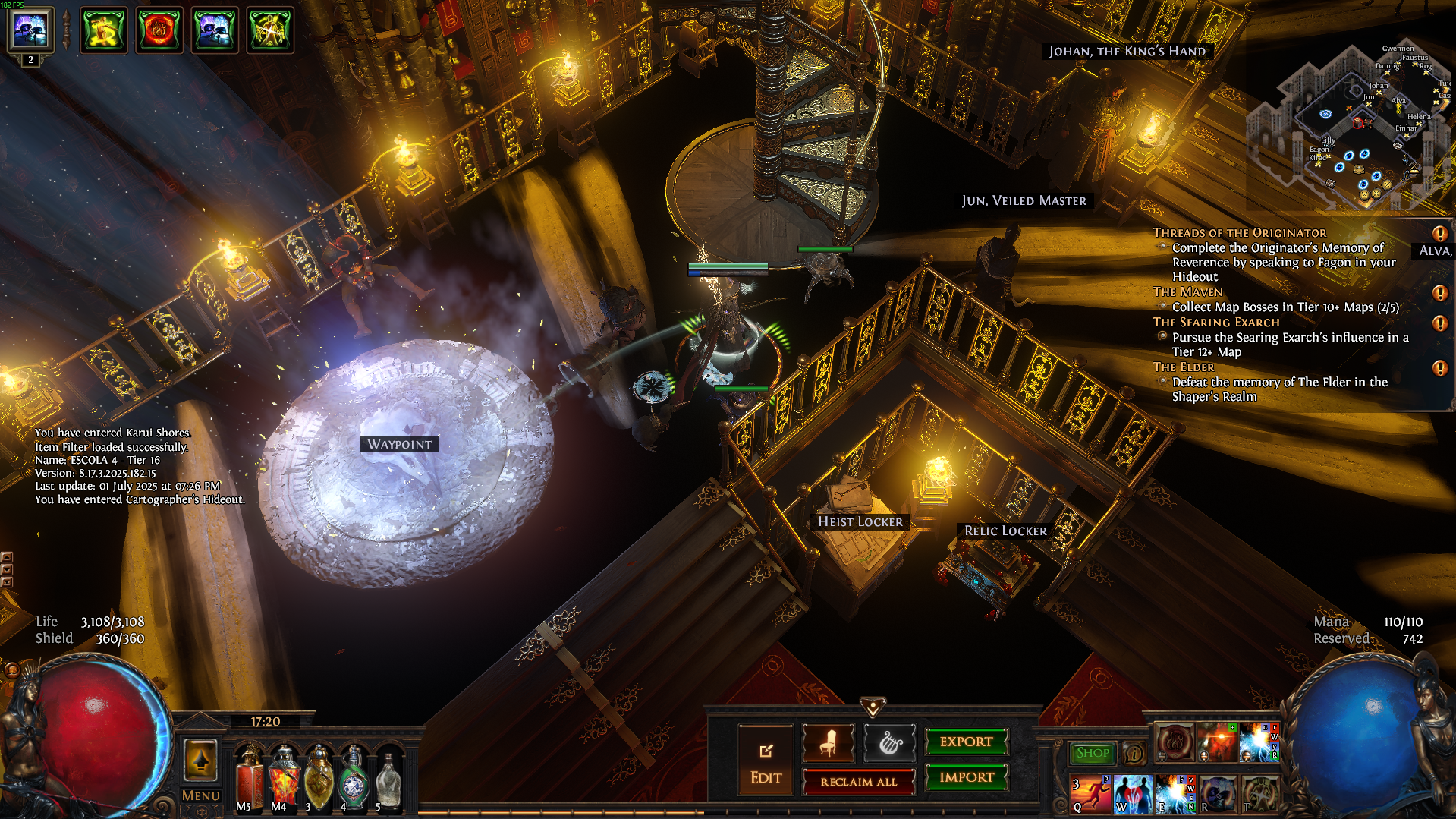Click the chair decorations button
The width and height of the screenshot is (1456, 819).
[x=828, y=743]
